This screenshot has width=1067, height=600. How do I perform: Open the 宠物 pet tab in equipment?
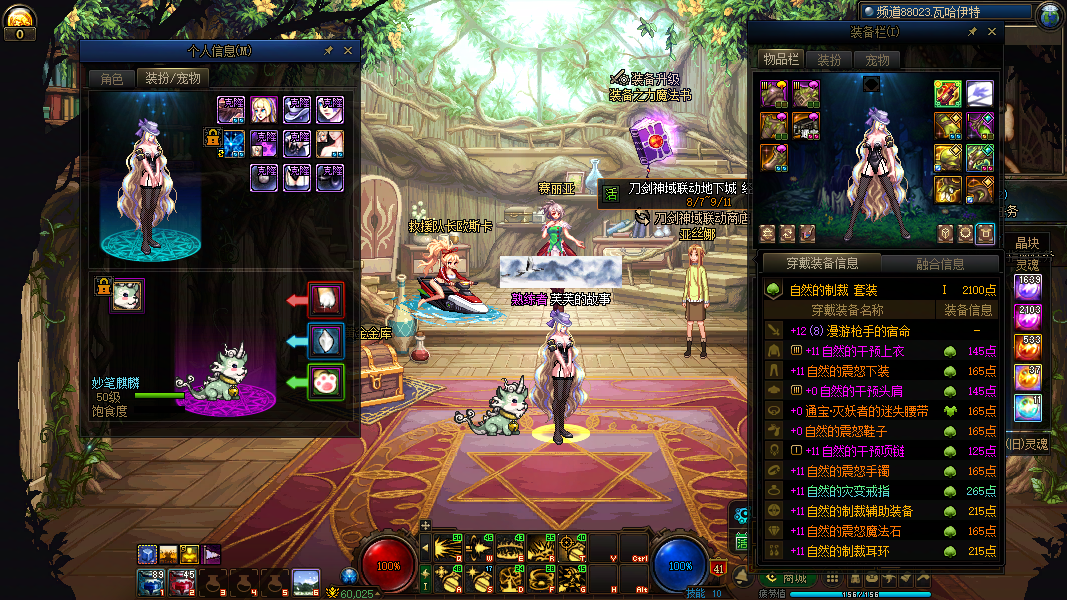[877, 60]
